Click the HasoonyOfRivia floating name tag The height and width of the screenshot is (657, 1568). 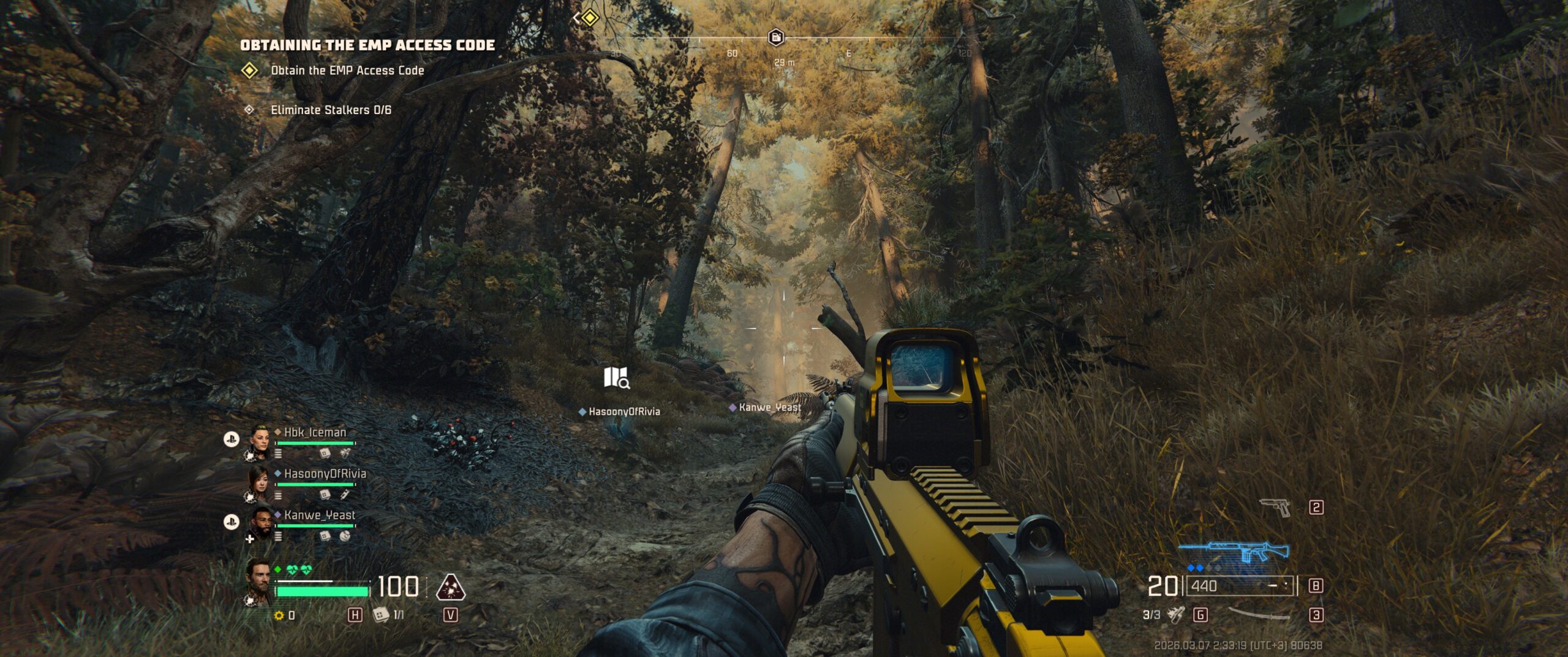click(x=624, y=411)
